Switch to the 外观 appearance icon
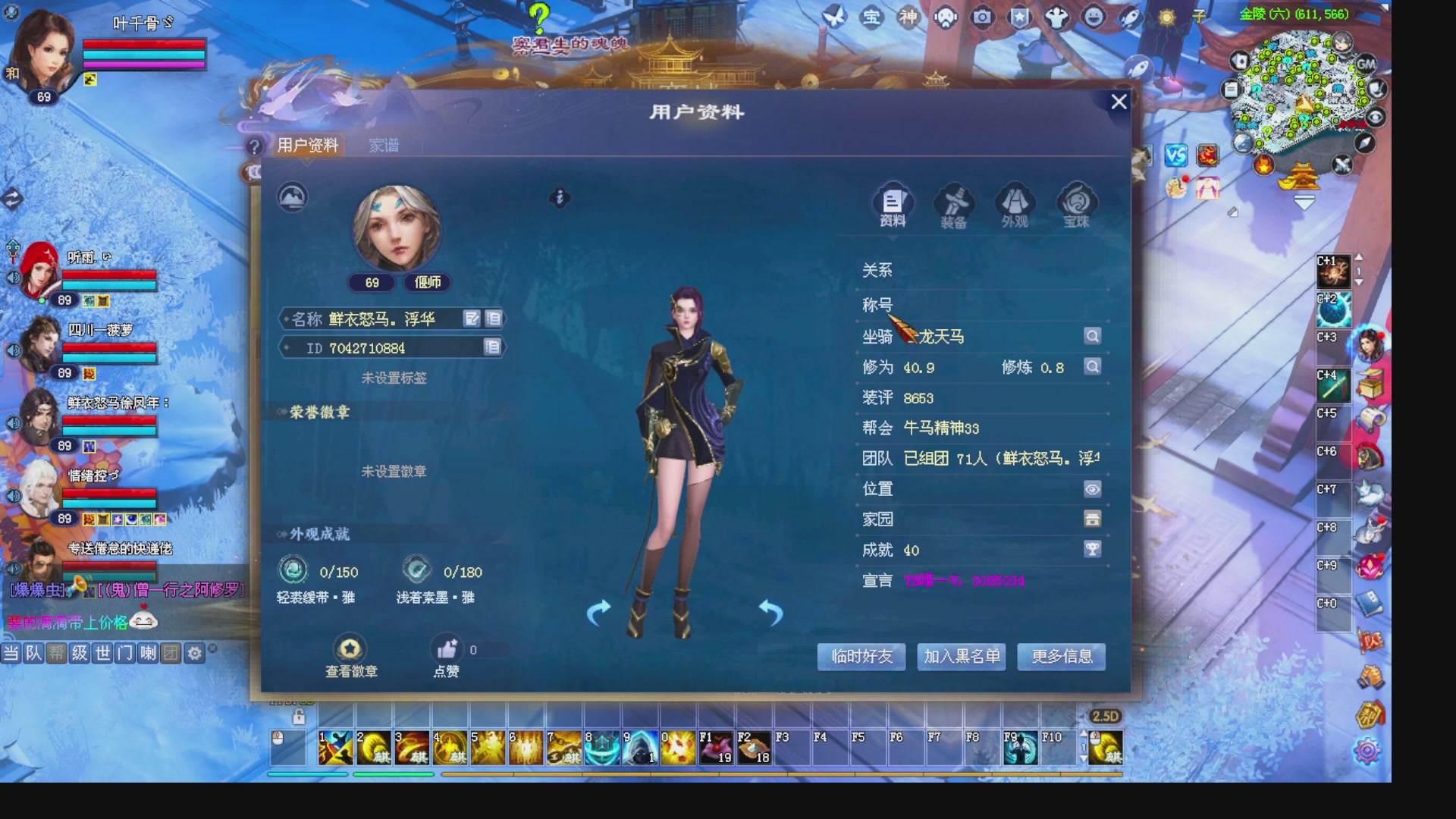The width and height of the screenshot is (1456, 819). click(x=1015, y=201)
